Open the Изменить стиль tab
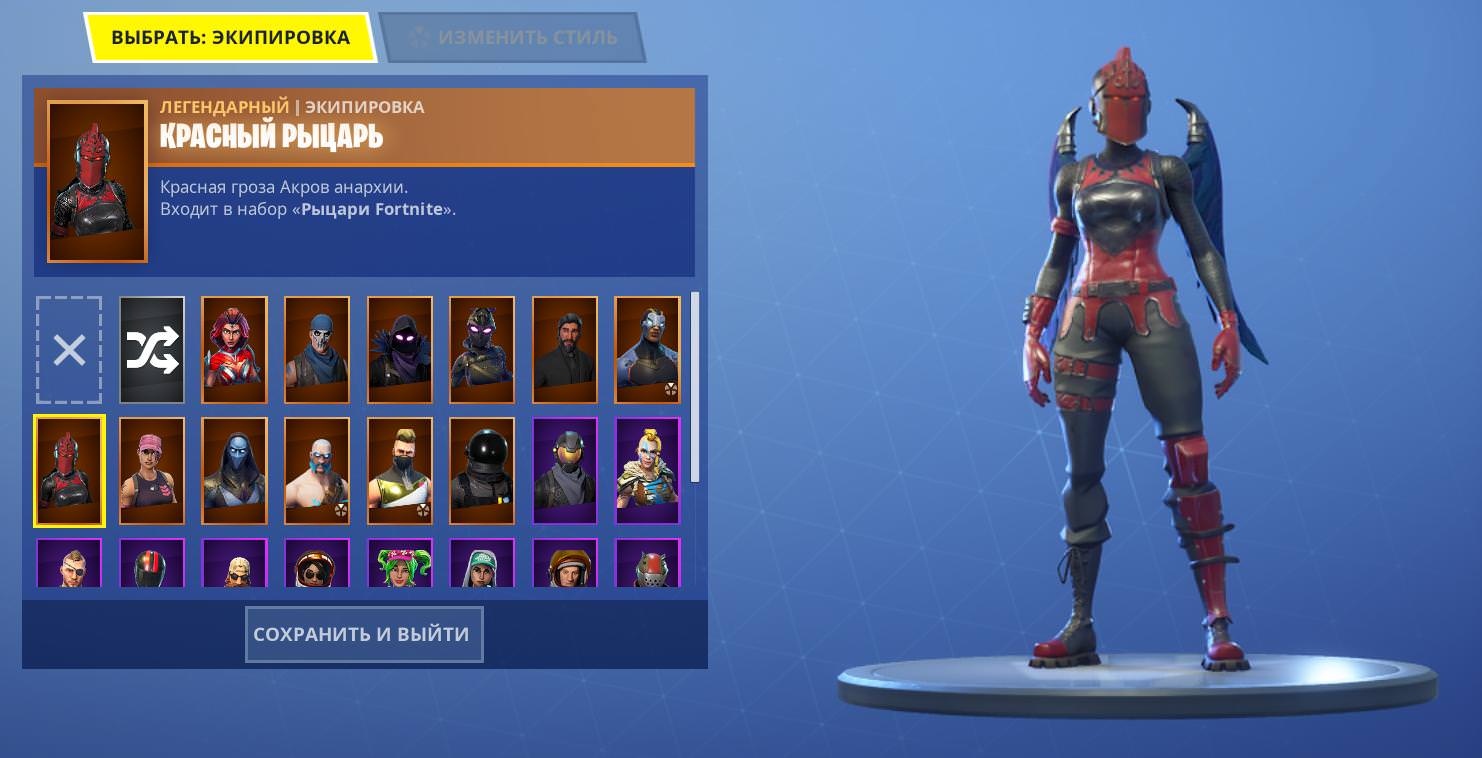Viewport: 1482px width, 758px height. 512,38
